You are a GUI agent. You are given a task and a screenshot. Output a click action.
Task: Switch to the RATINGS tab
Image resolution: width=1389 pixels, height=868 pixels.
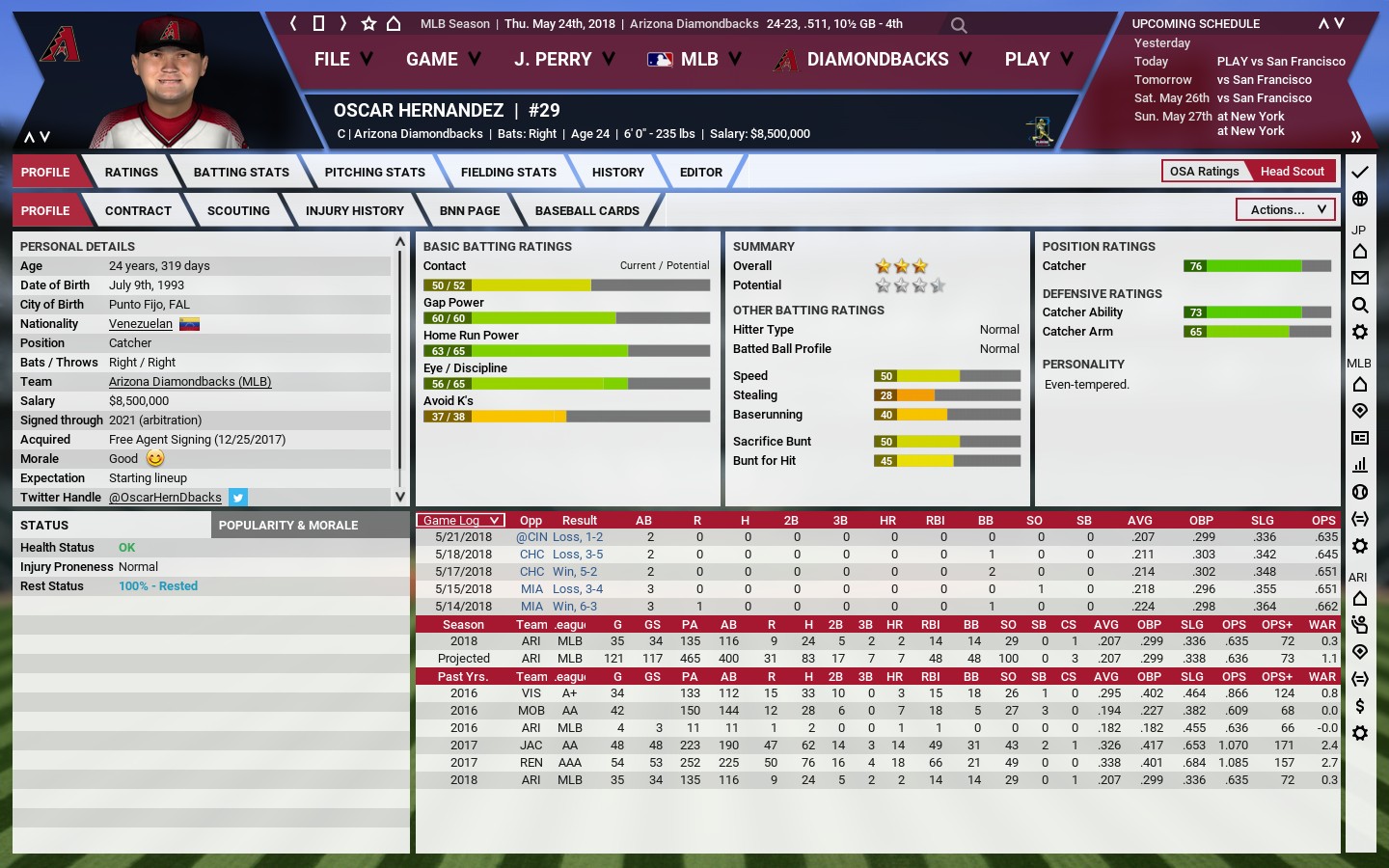[131, 173]
